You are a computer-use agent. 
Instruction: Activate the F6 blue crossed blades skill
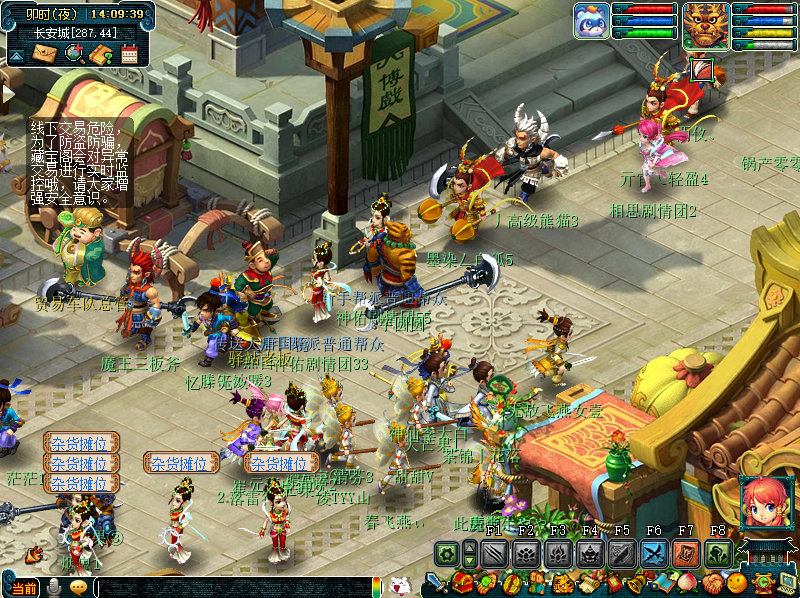654,552
